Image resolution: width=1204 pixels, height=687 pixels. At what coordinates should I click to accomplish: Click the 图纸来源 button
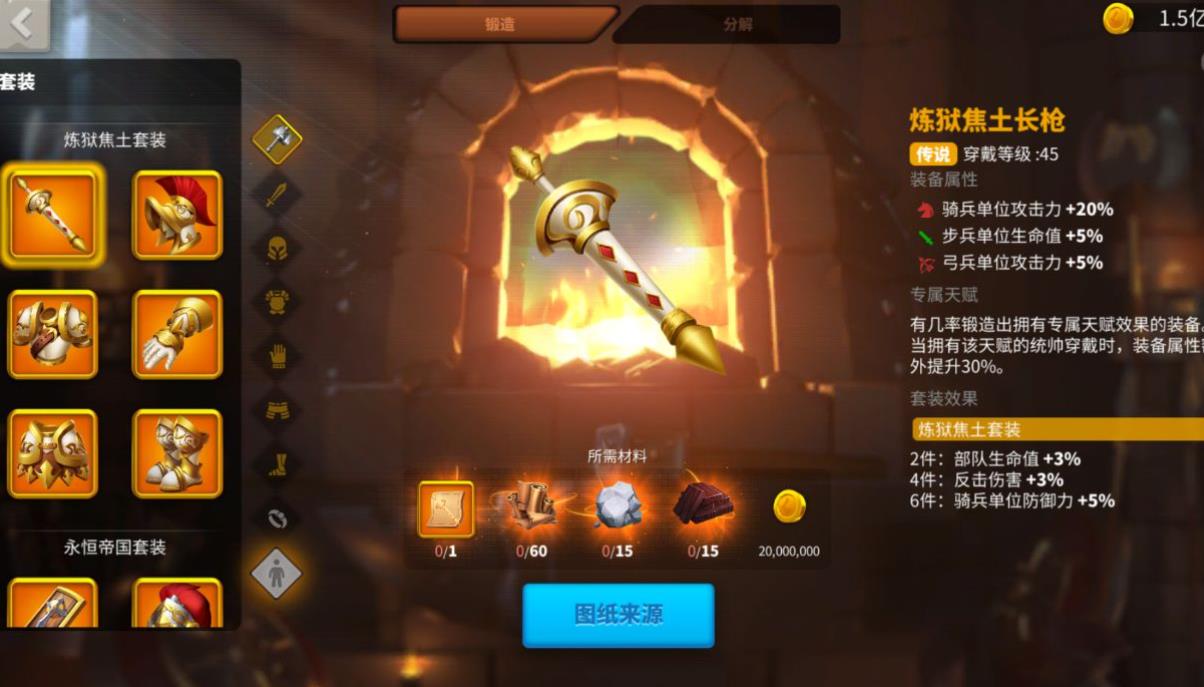618,614
